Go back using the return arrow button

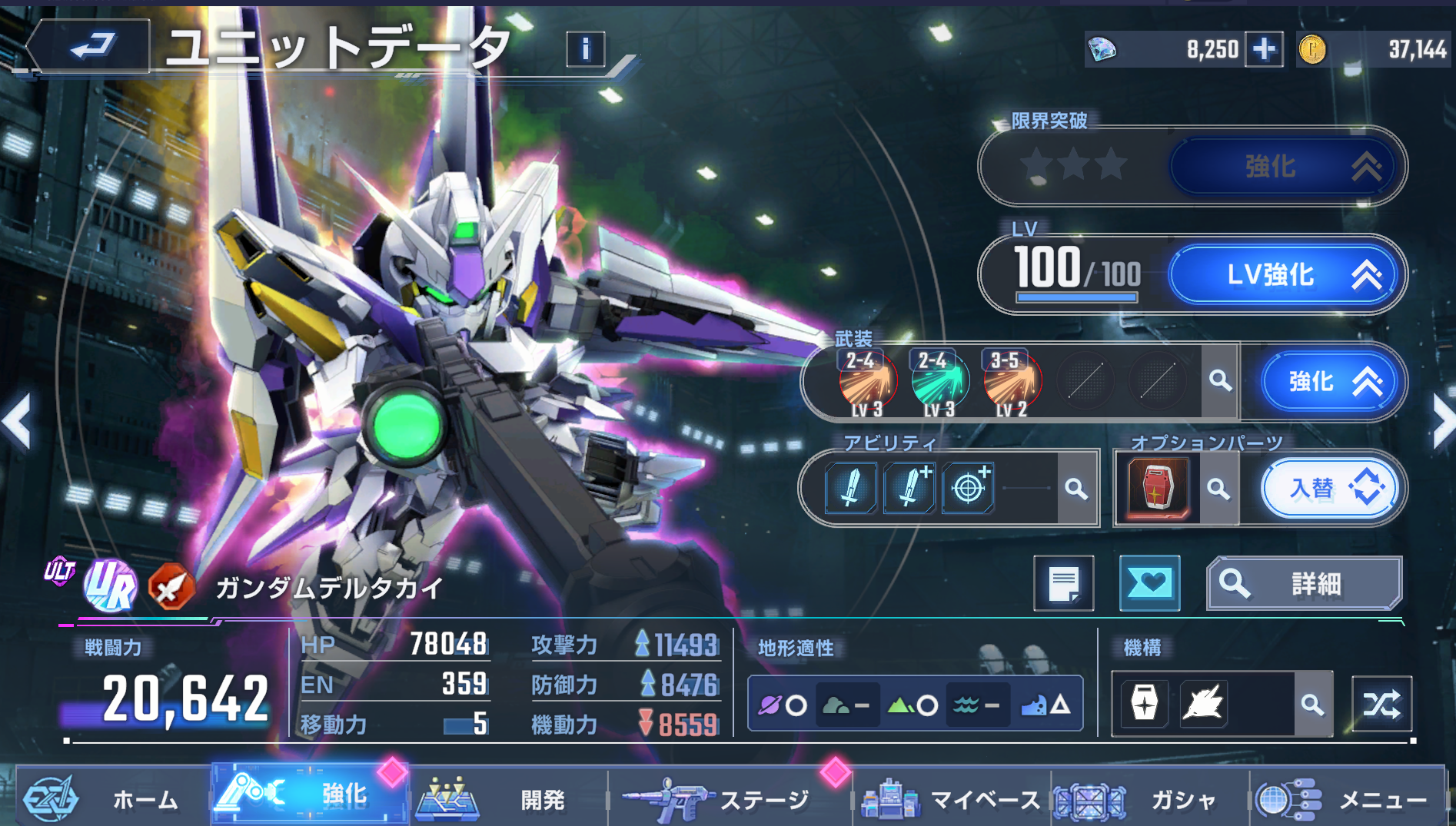point(91,46)
